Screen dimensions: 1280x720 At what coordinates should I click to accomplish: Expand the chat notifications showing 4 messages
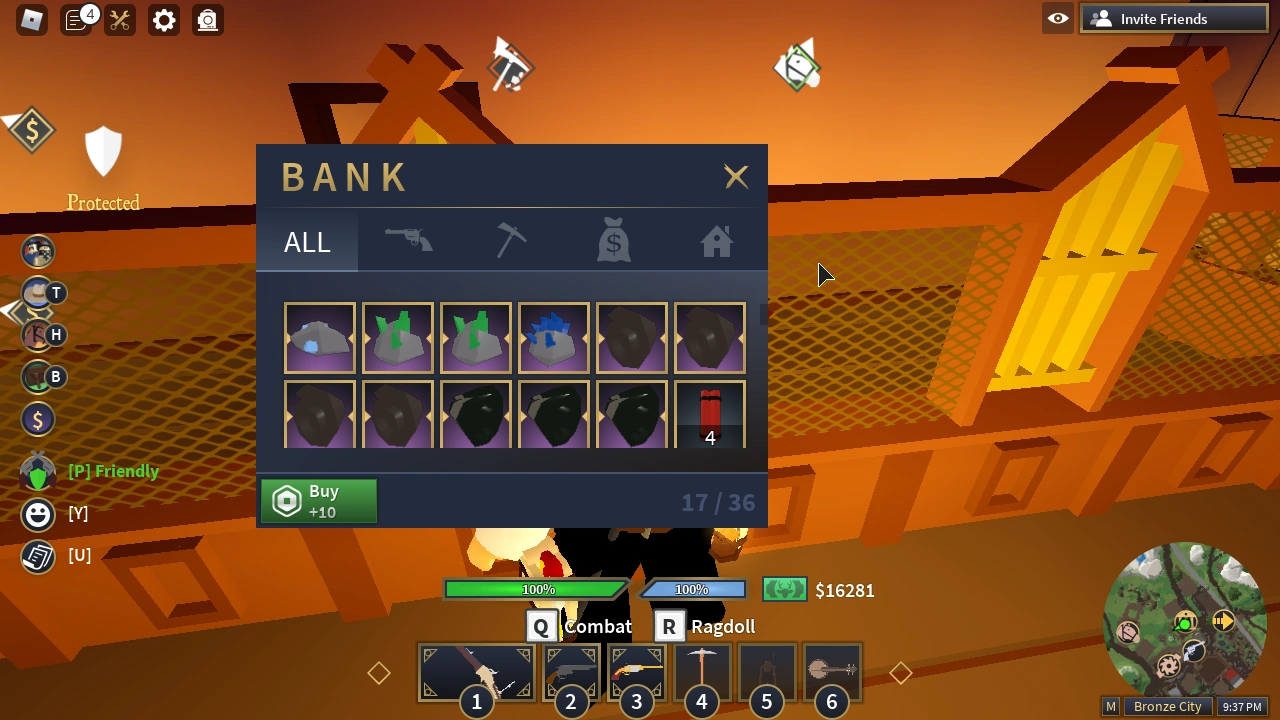coord(77,20)
